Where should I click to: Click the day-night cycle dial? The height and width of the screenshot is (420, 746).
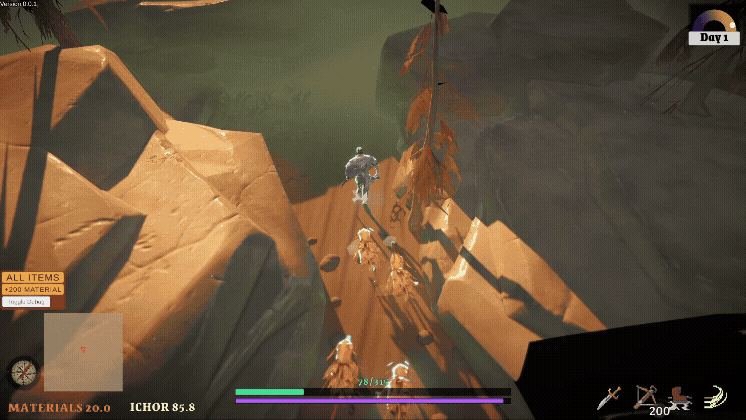(x=714, y=20)
